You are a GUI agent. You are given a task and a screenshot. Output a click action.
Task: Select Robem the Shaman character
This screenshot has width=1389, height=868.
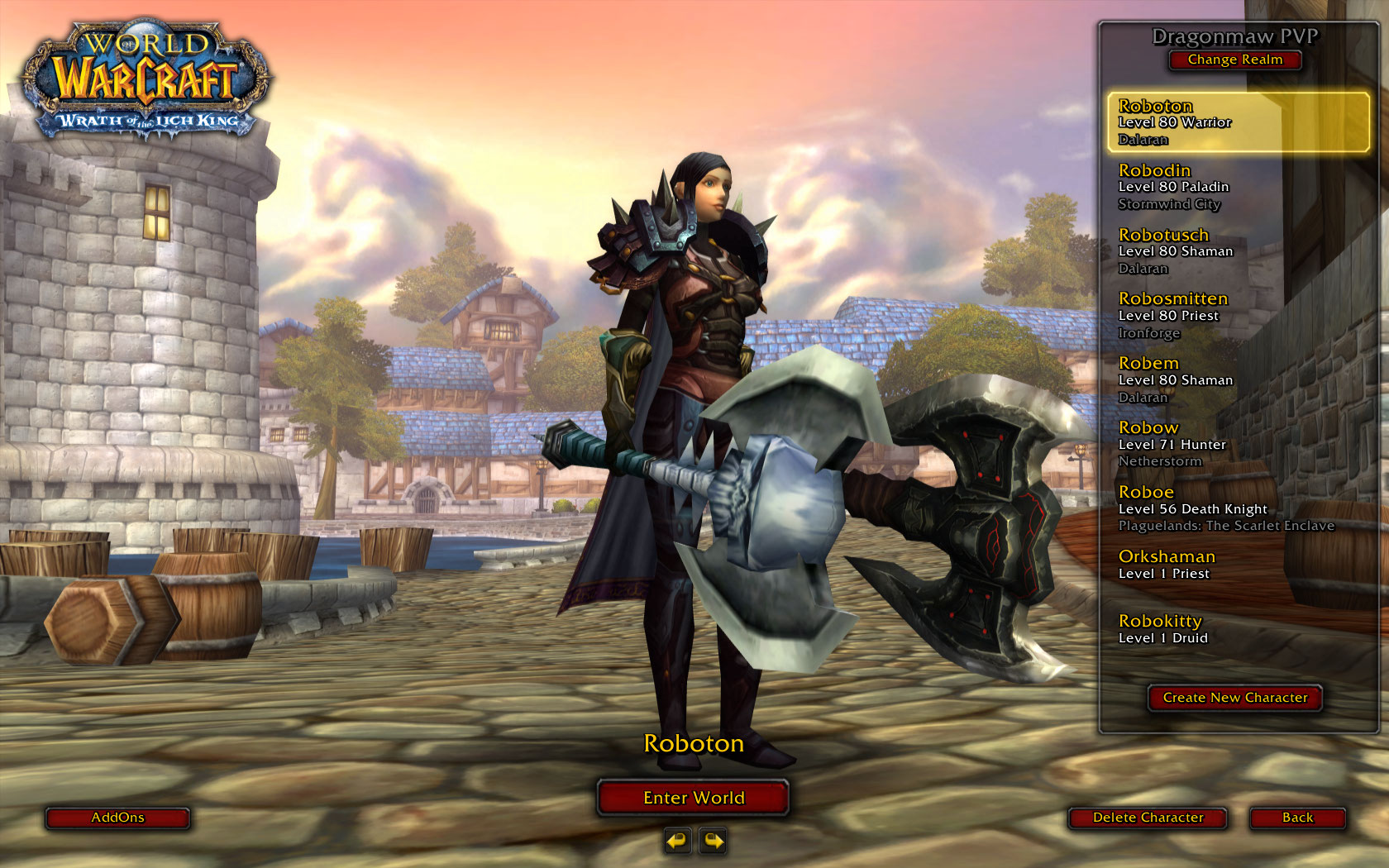[x=1238, y=379]
